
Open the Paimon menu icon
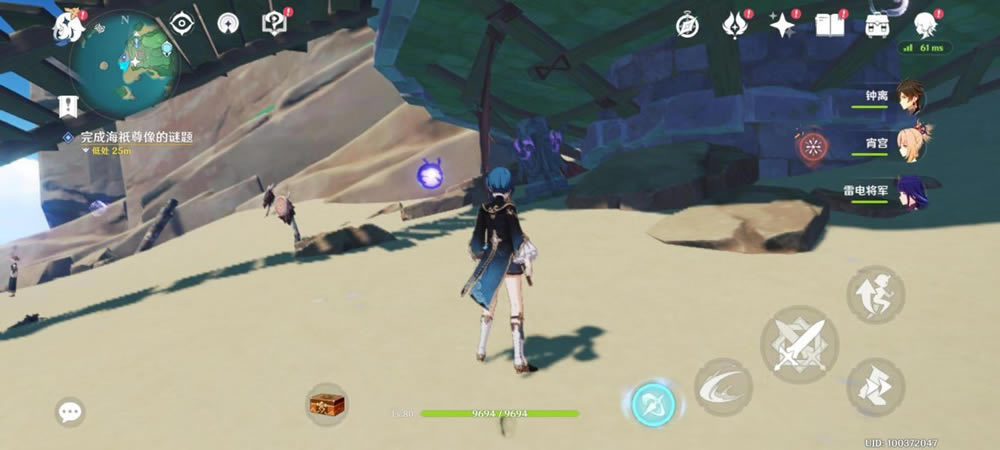click(x=69, y=24)
